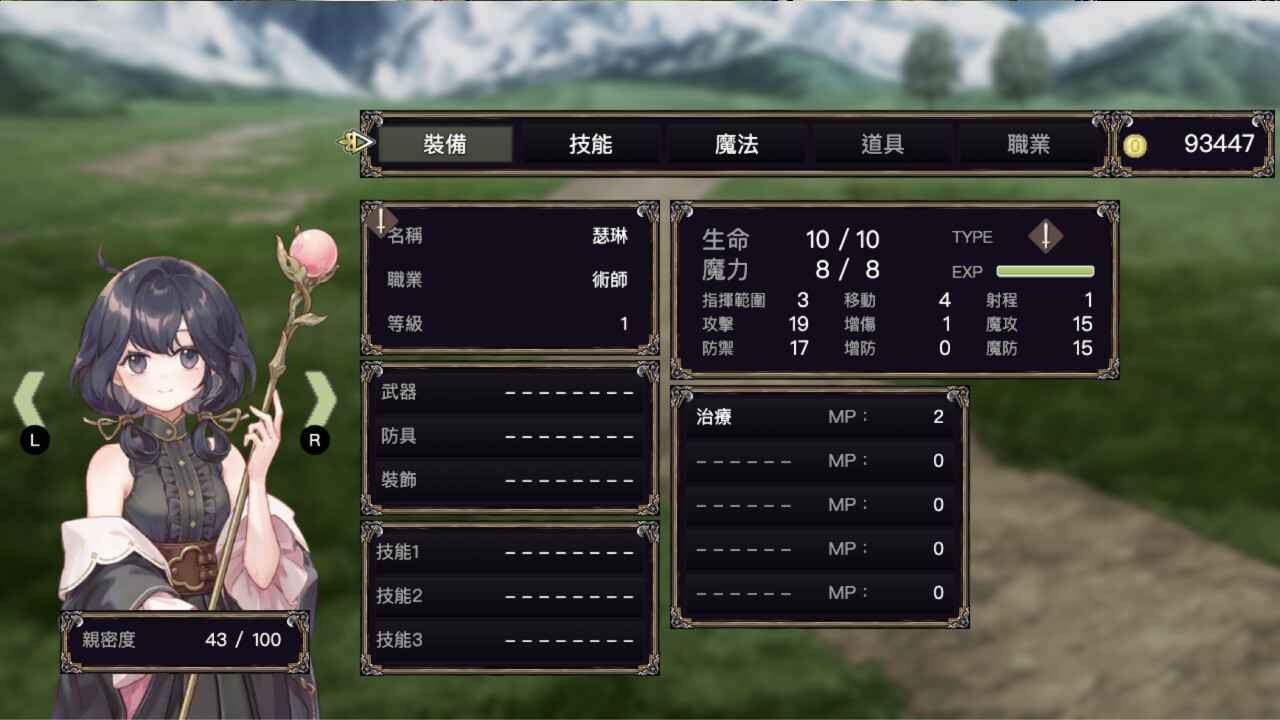Click the 親密度 affinity panel showing 43/100
Screen dimensions: 1280x720
(183, 640)
